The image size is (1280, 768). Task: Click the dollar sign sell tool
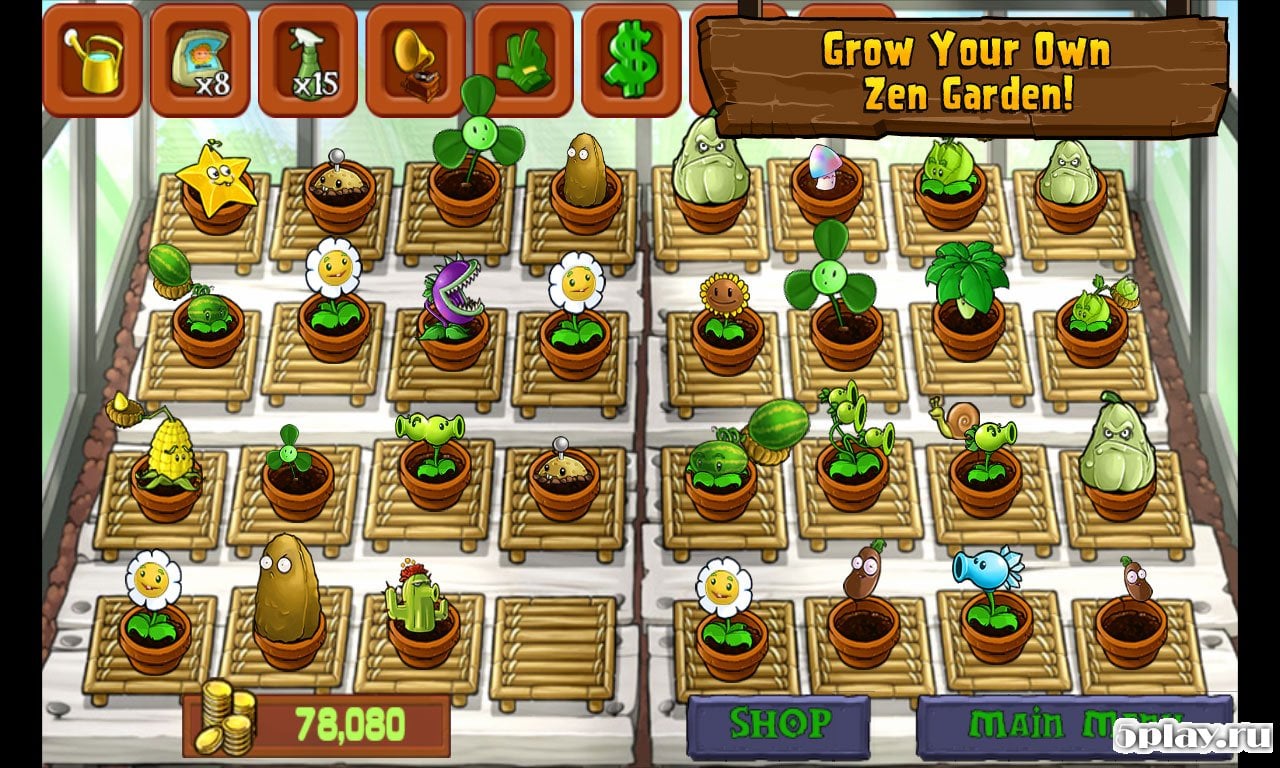point(631,61)
